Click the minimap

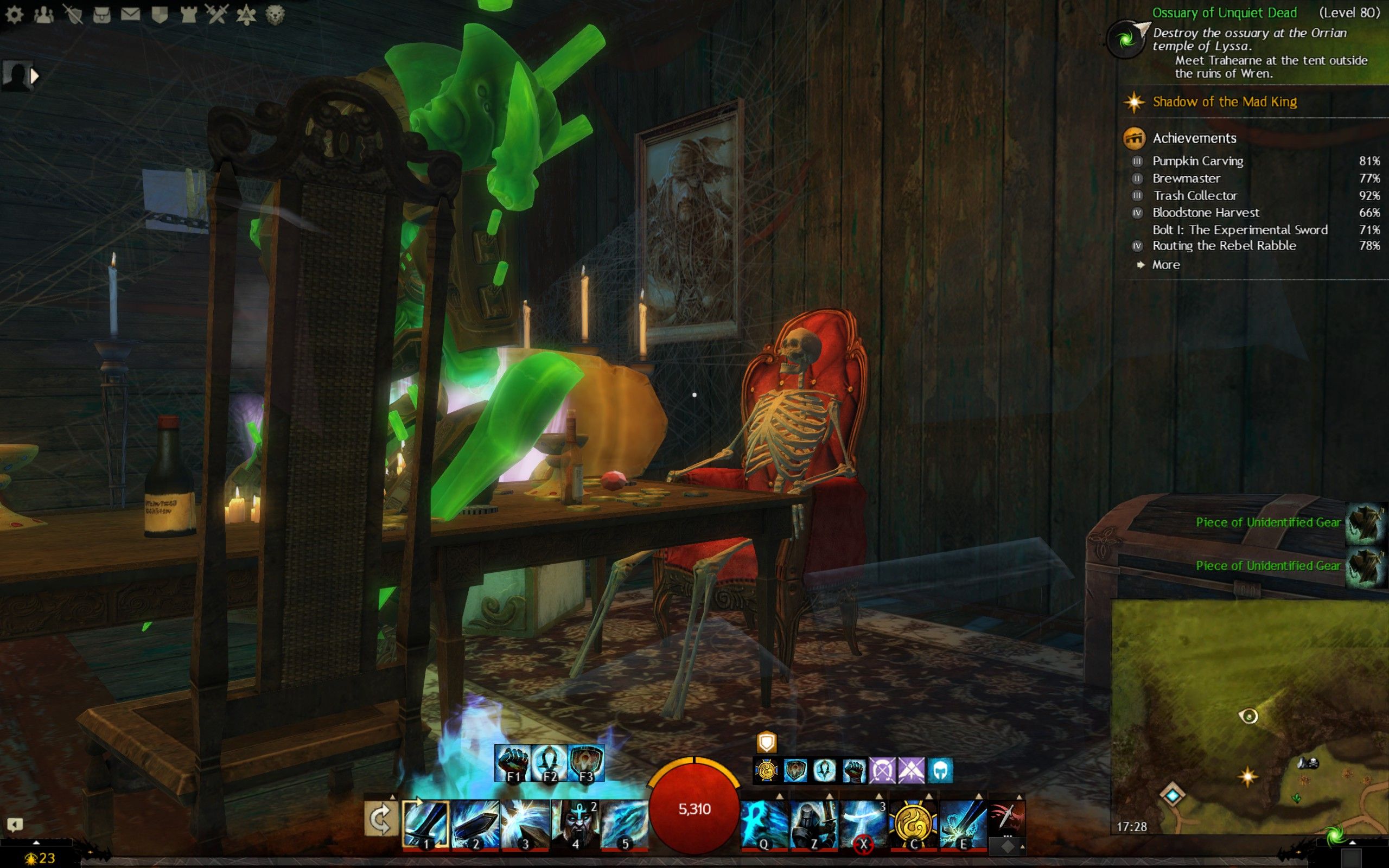[1249, 717]
